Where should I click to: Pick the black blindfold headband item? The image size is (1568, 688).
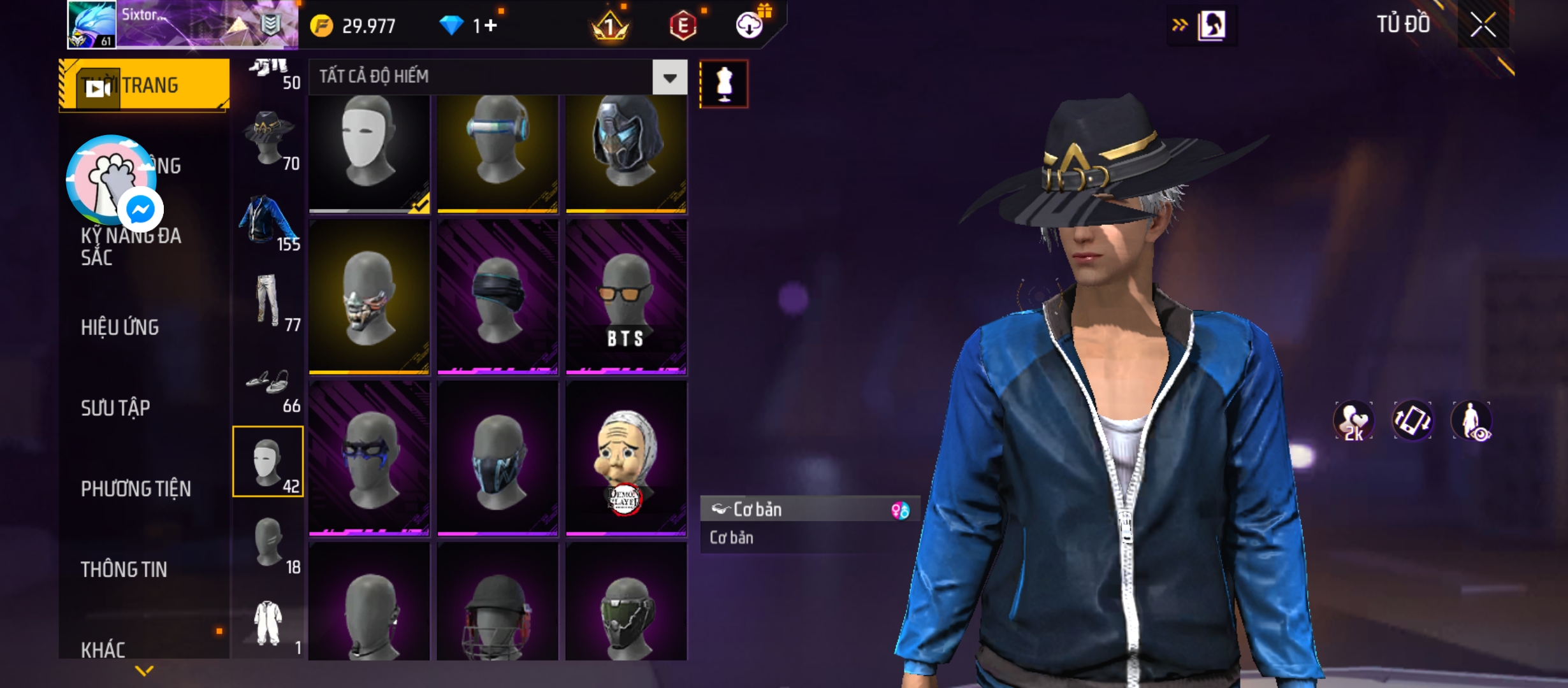pos(497,297)
